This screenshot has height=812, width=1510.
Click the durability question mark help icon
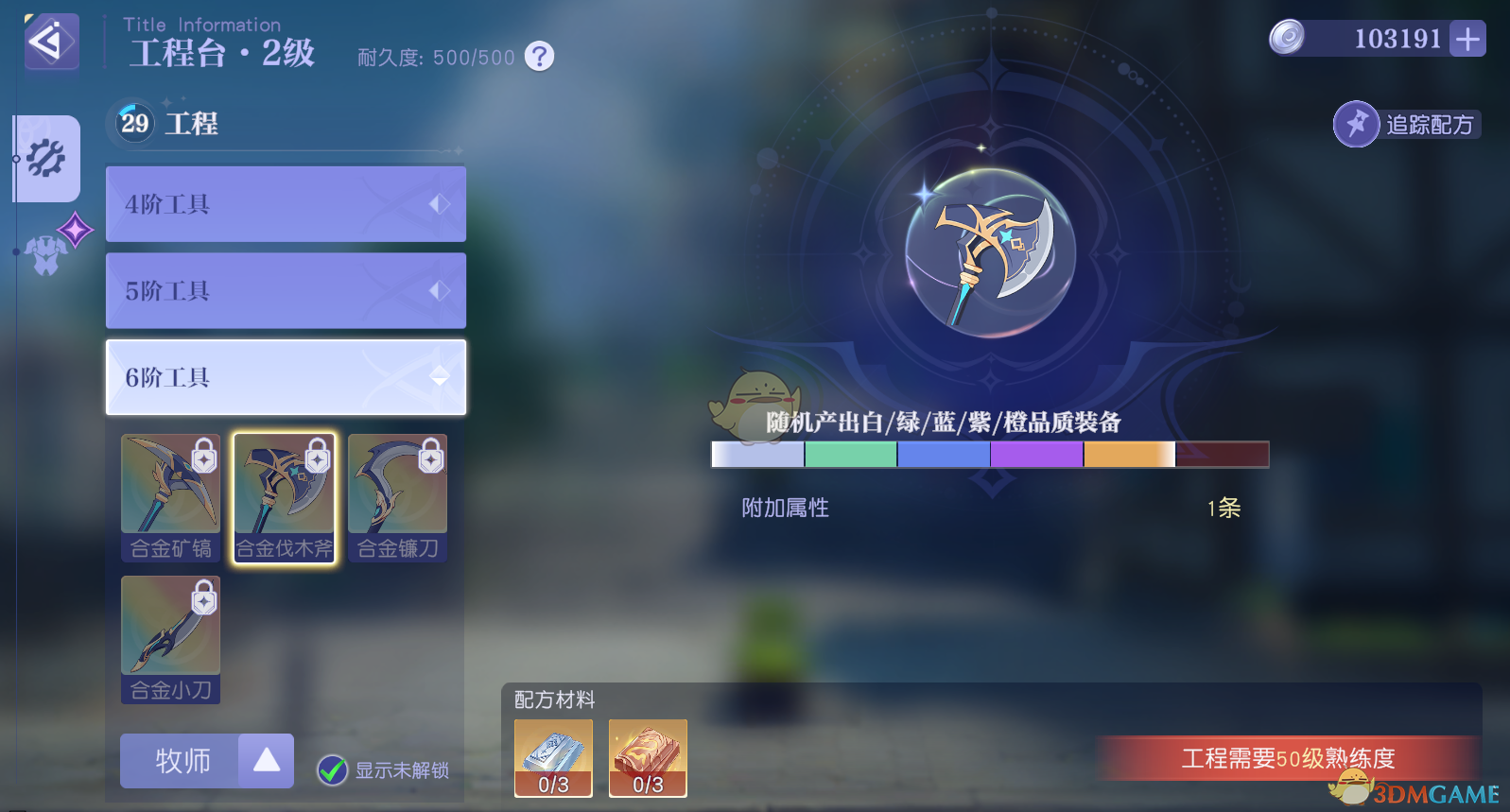pyautogui.click(x=538, y=57)
